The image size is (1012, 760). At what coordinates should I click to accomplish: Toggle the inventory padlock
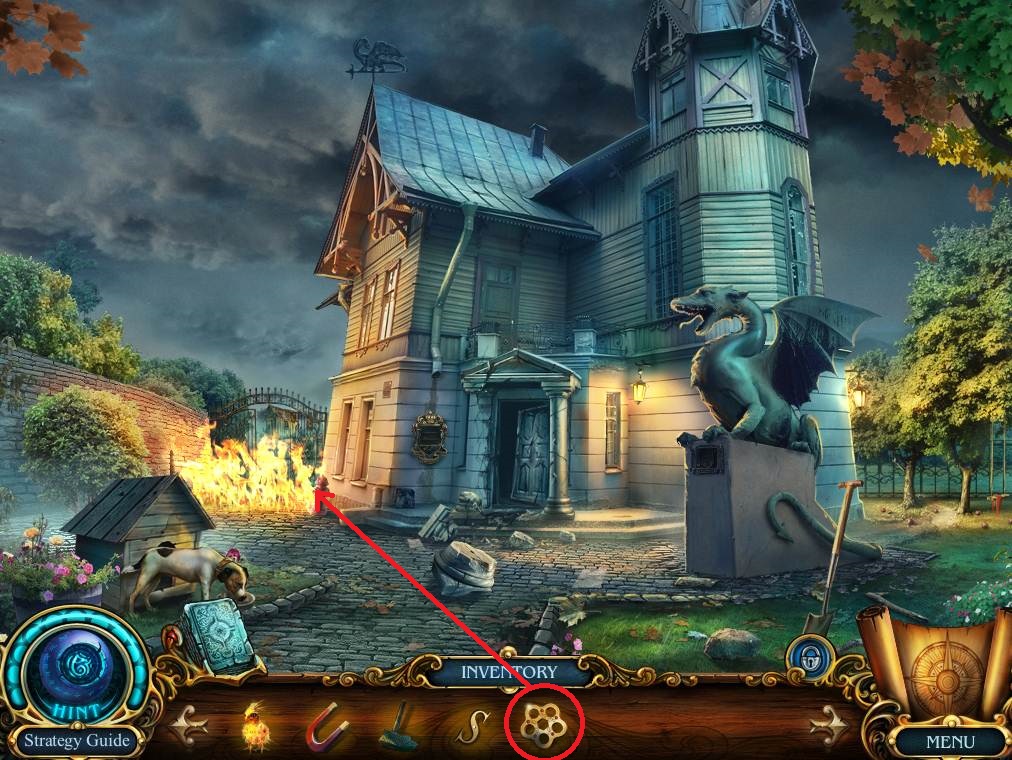803,661
